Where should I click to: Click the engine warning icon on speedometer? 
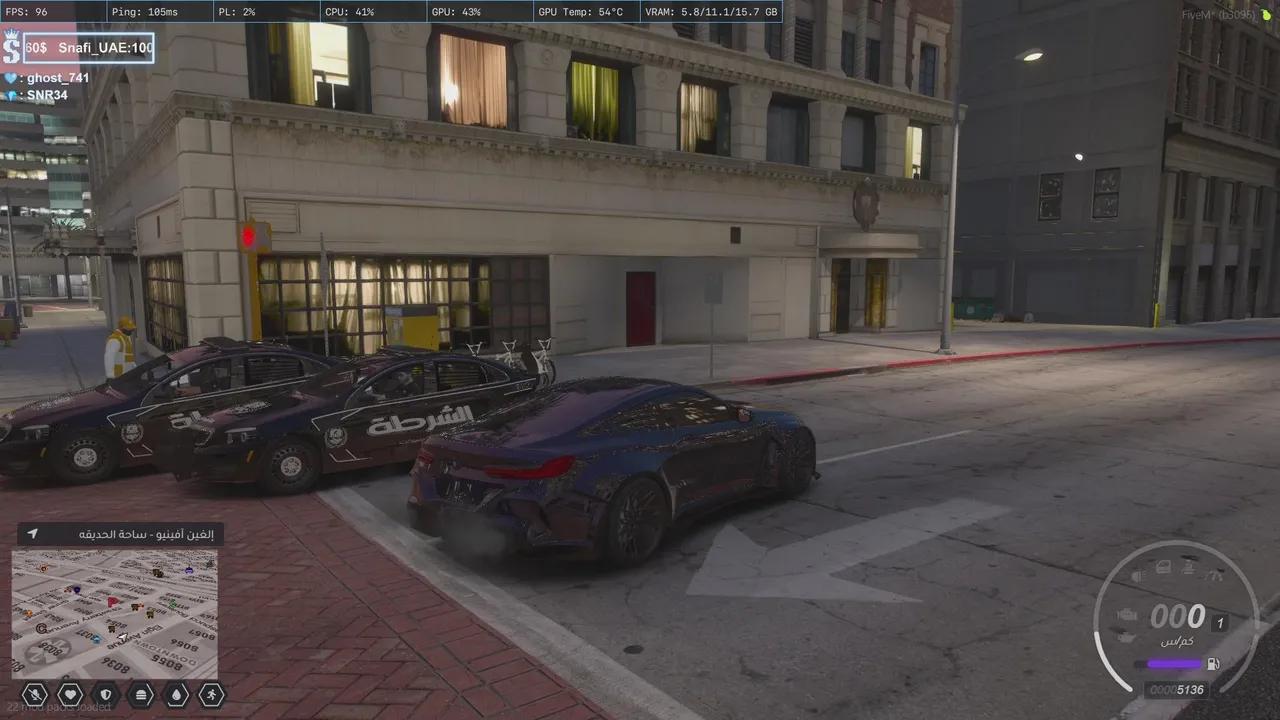click(1129, 614)
